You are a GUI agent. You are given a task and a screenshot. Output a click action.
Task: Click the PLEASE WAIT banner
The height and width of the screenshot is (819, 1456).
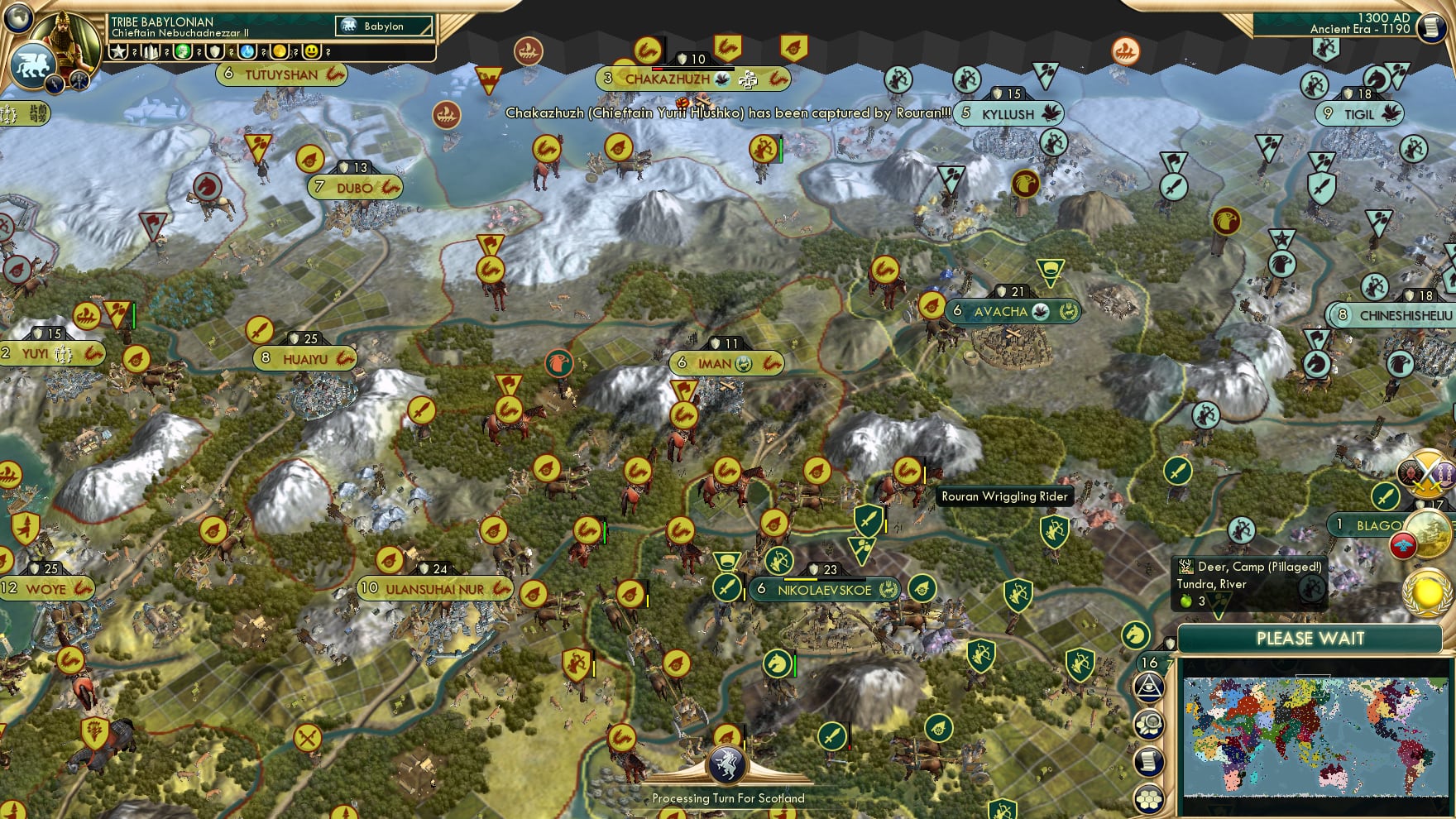point(1310,639)
